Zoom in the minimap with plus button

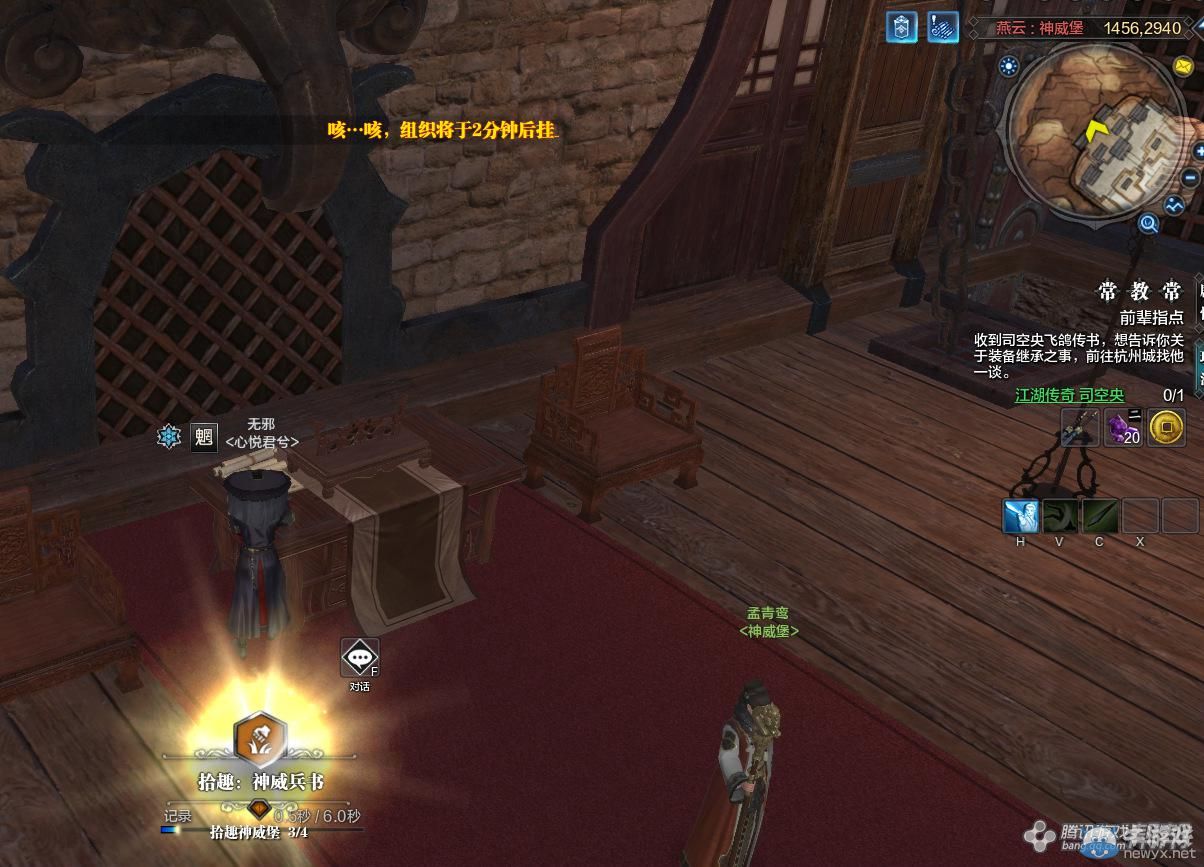tap(1199, 151)
